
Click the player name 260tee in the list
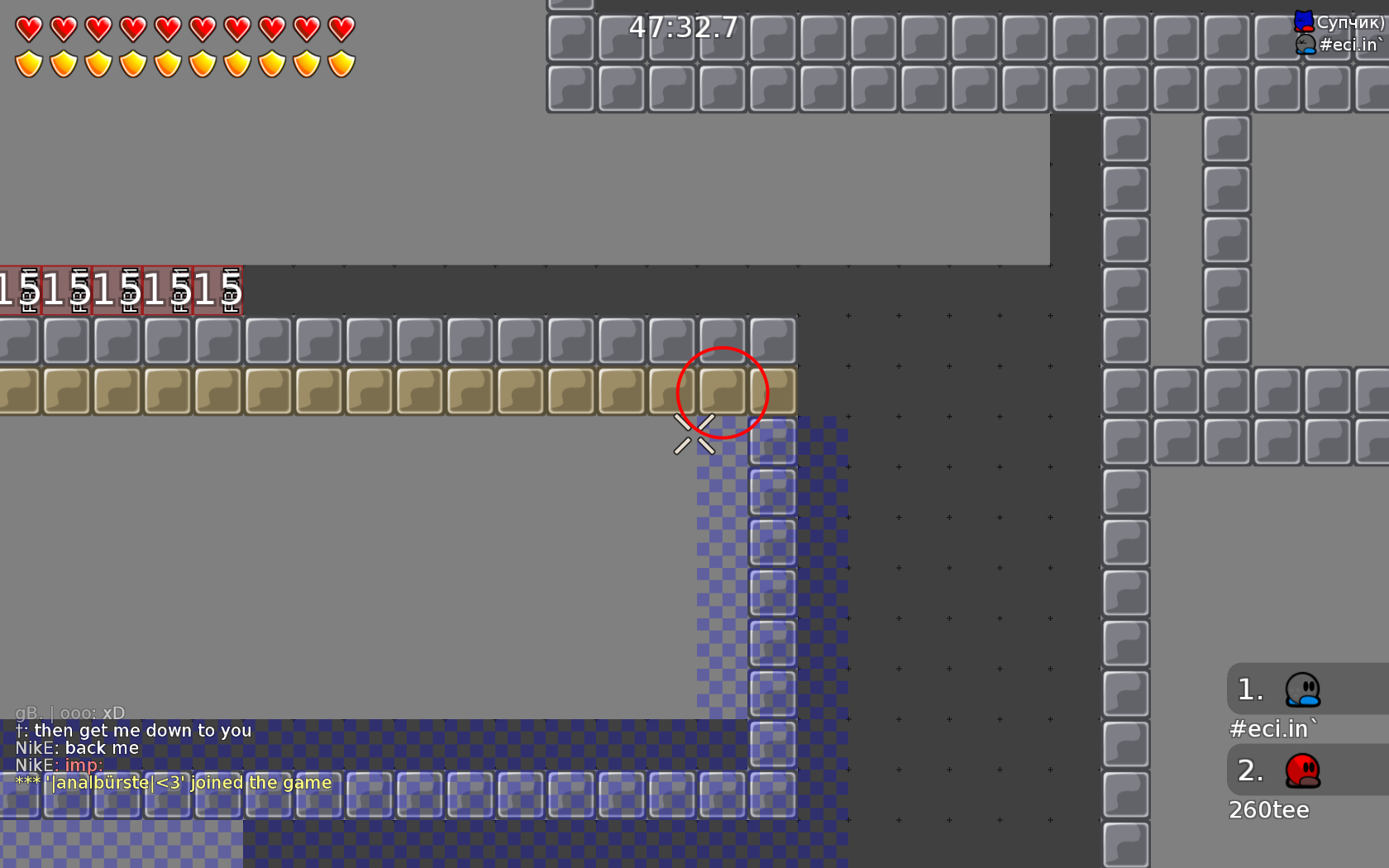(x=1269, y=810)
